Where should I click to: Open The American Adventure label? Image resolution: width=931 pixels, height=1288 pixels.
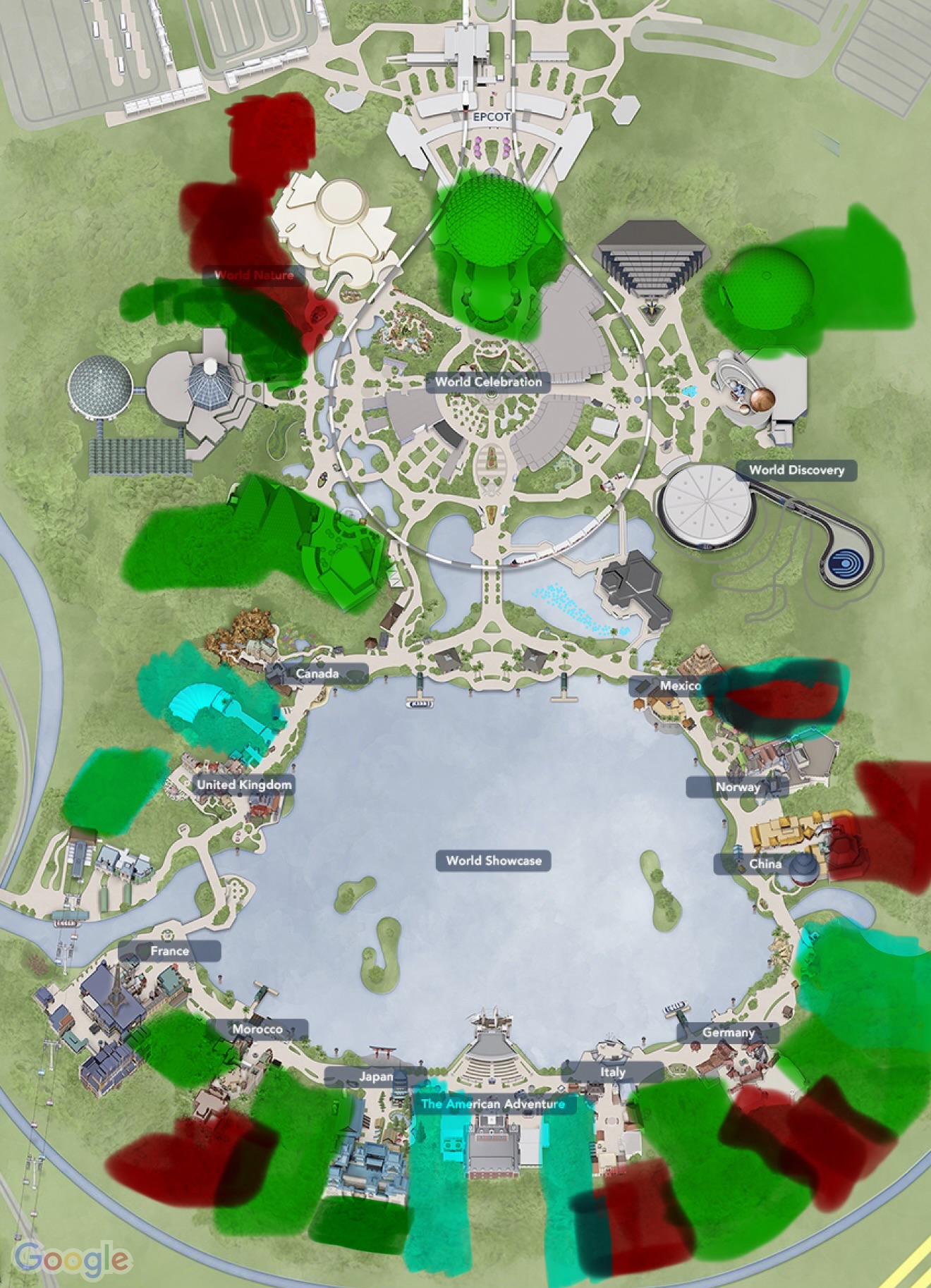[x=493, y=1104]
